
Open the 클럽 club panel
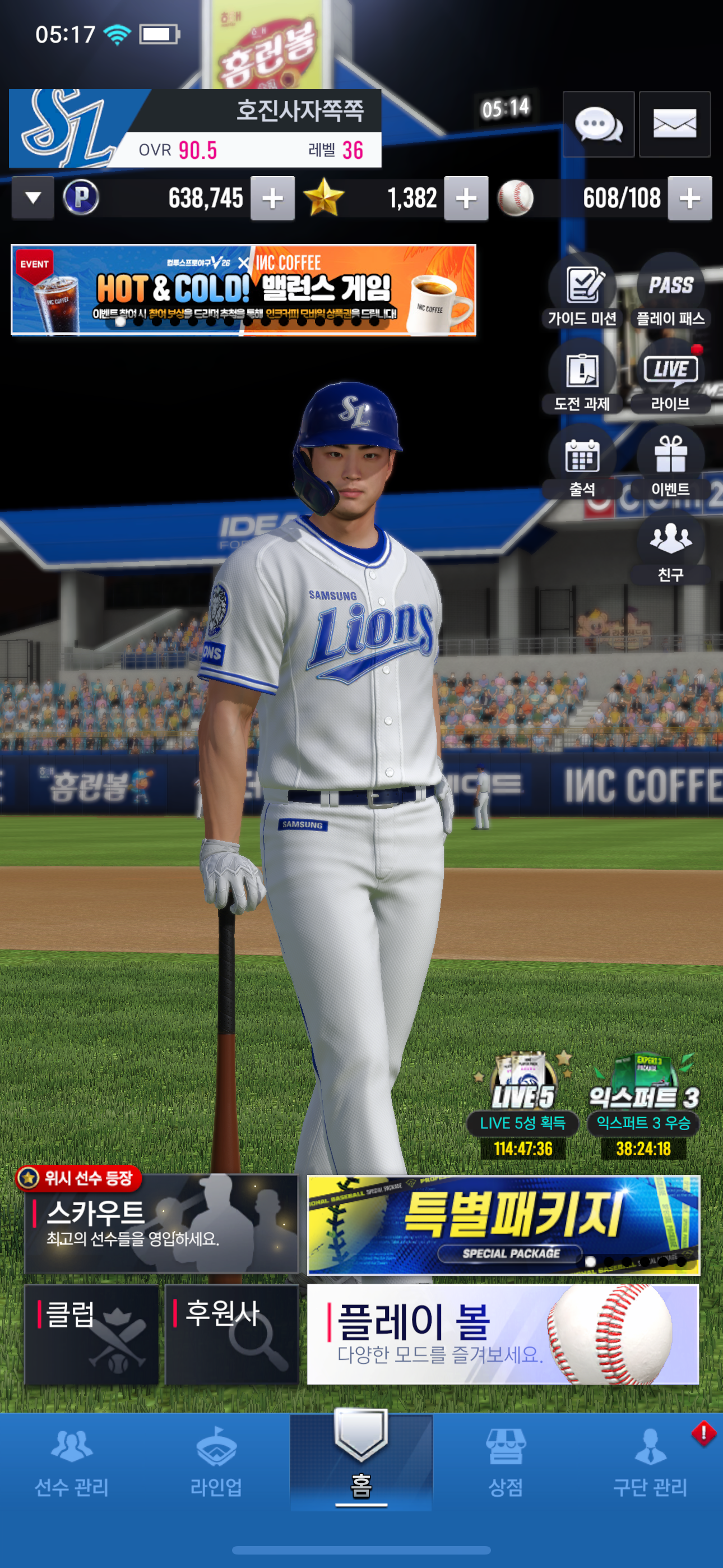point(91,1334)
